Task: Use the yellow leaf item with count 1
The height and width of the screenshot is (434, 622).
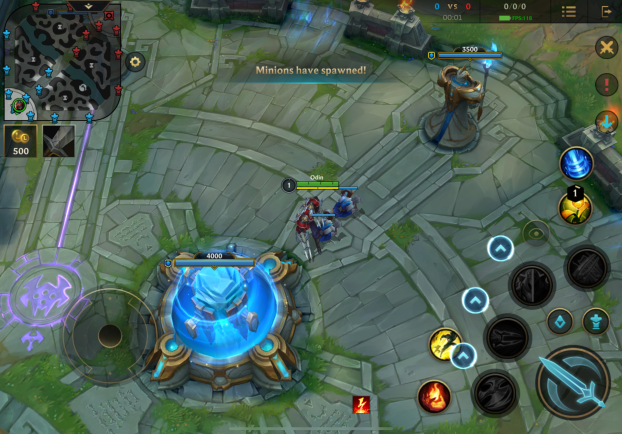Action: coord(575,207)
